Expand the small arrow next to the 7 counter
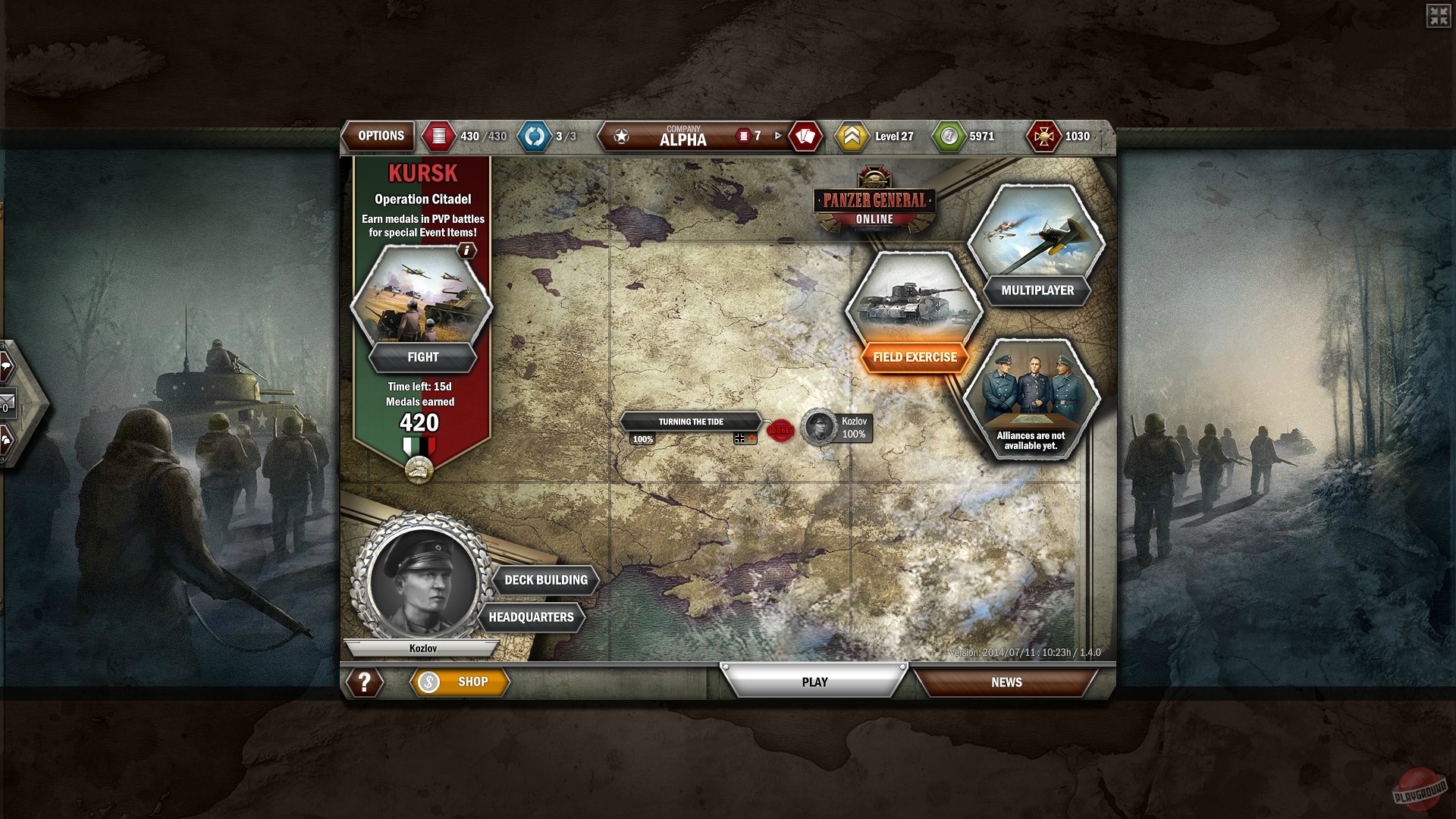This screenshot has height=819, width=1456. pos(777,137)
